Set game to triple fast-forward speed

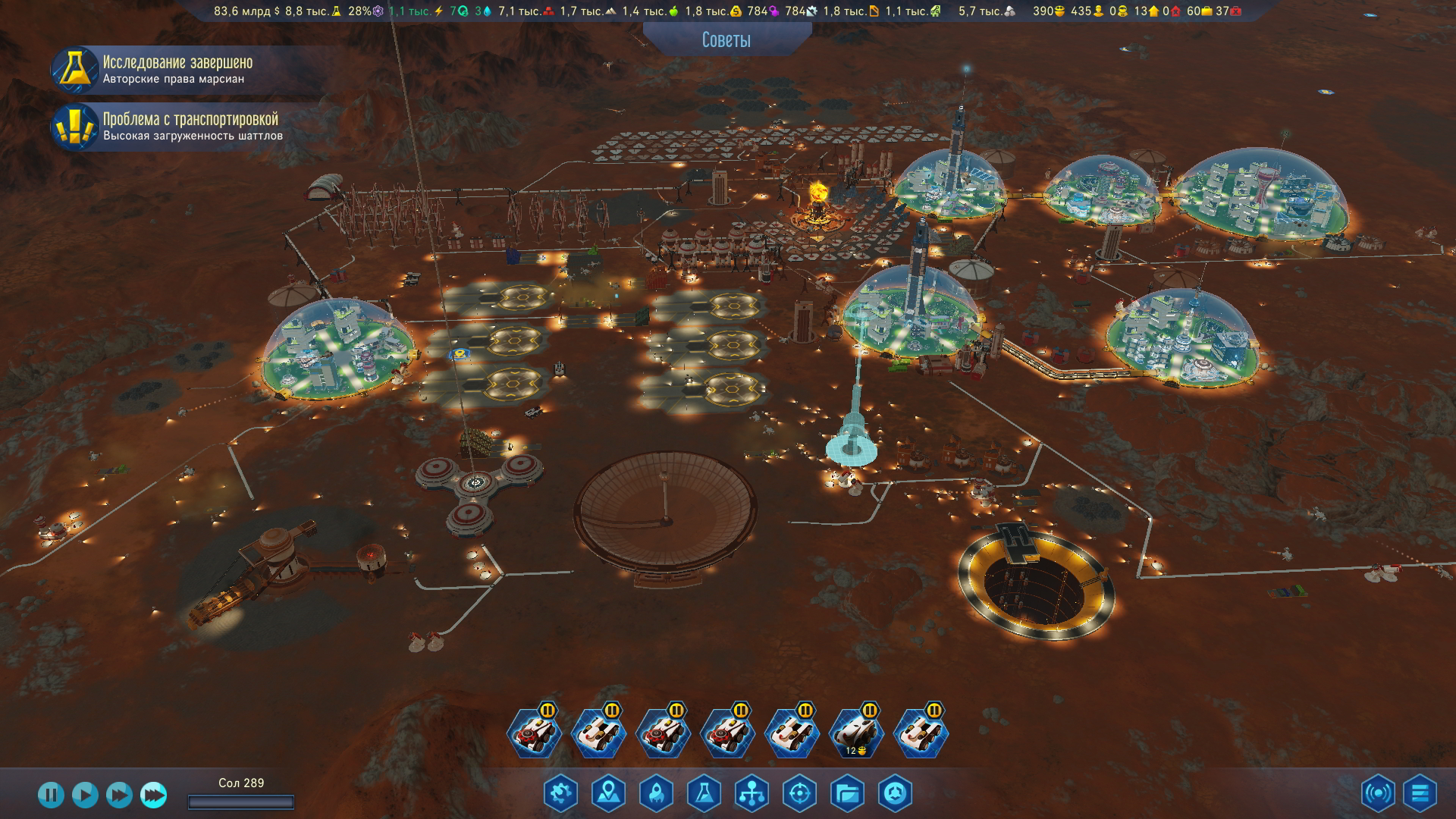click(x=154, y=795)
